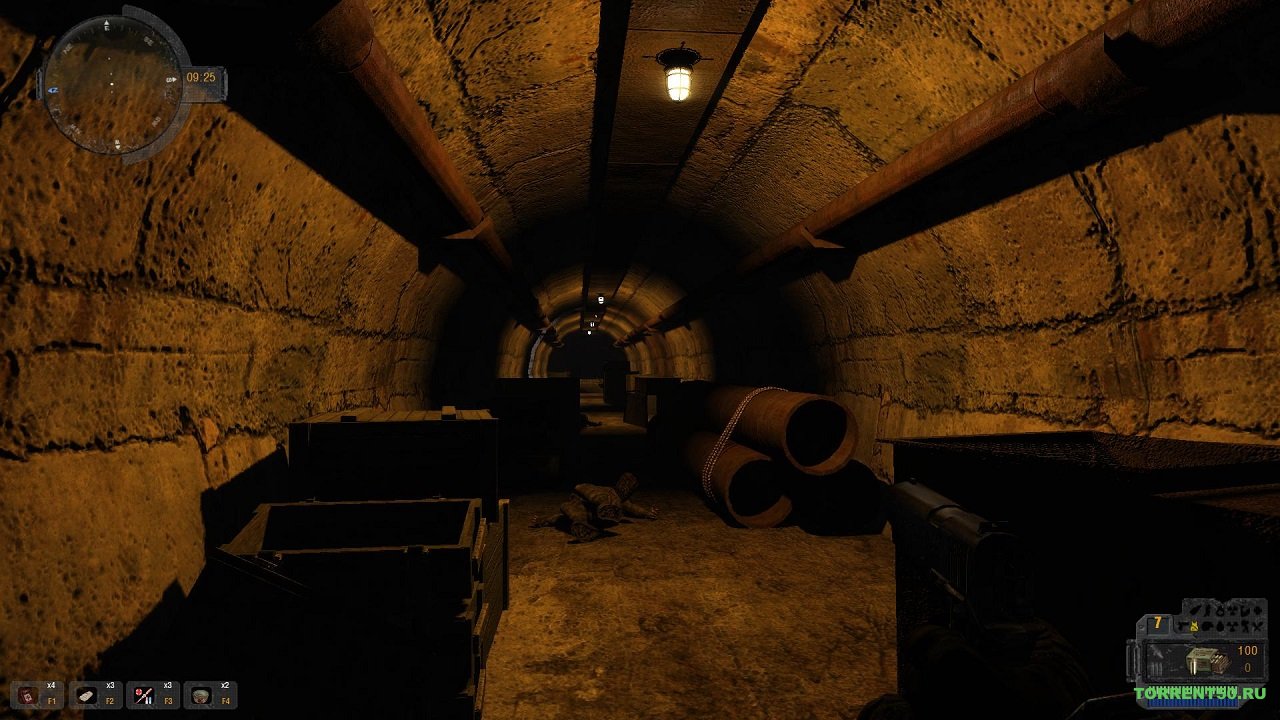Select the canned food slot F4
Viewport: 1280px width, 720px height.
201,695
